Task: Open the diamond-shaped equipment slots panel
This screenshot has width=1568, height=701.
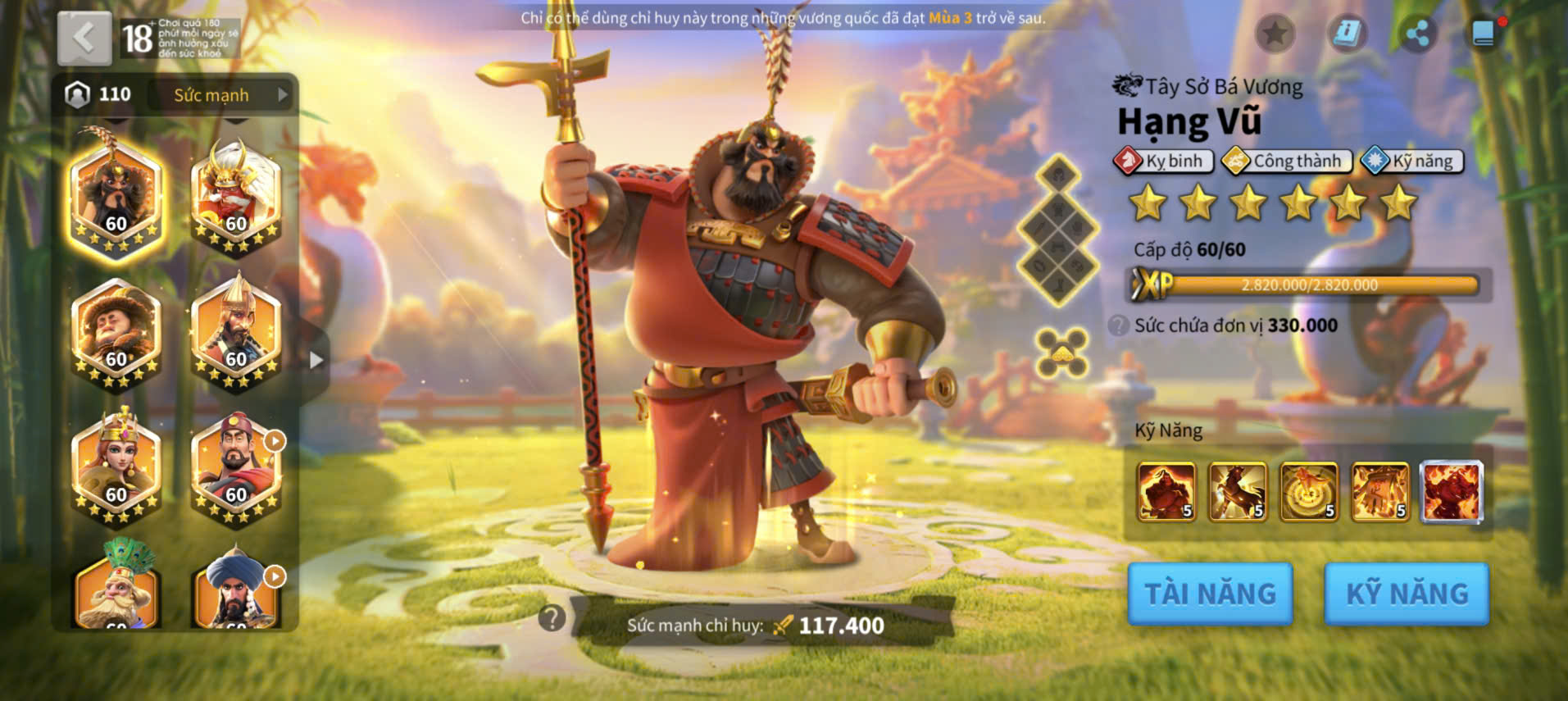Action: [x=1058, y=230]
